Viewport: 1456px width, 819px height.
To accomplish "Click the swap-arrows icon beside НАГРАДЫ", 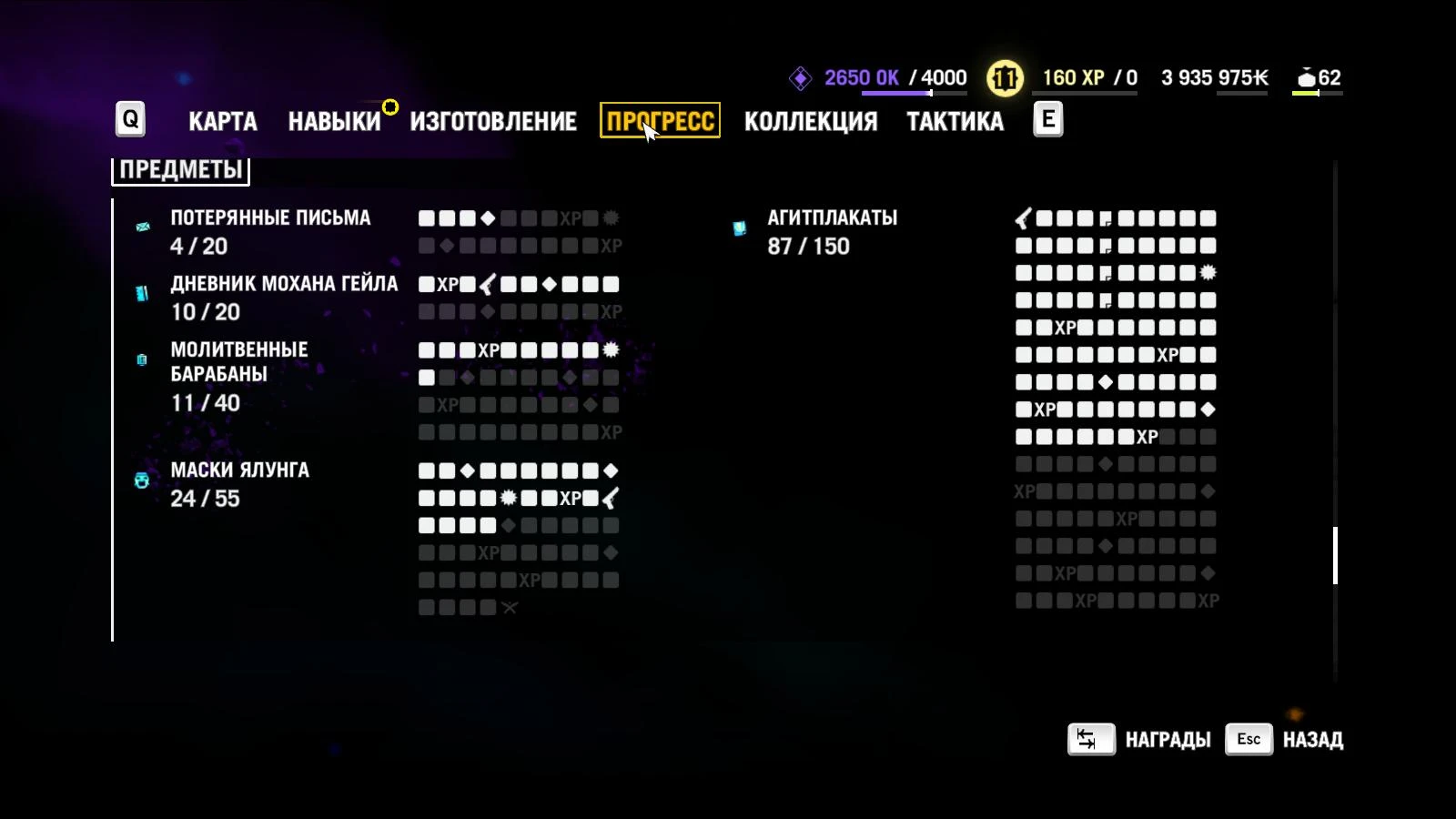I will (1090, 739).
